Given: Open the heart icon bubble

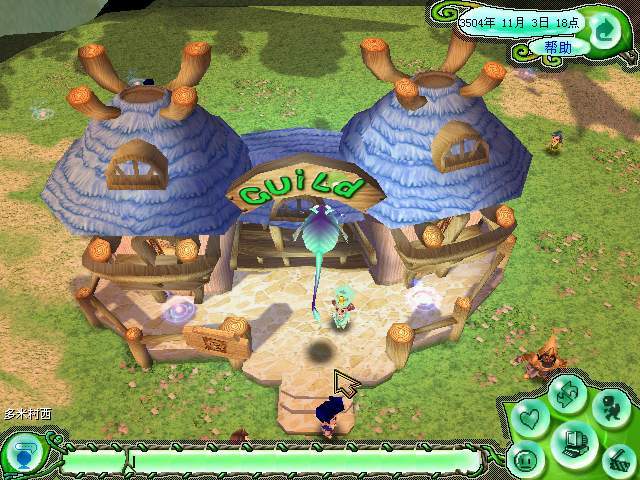Looking at the screenshot, I should point(532,418).
